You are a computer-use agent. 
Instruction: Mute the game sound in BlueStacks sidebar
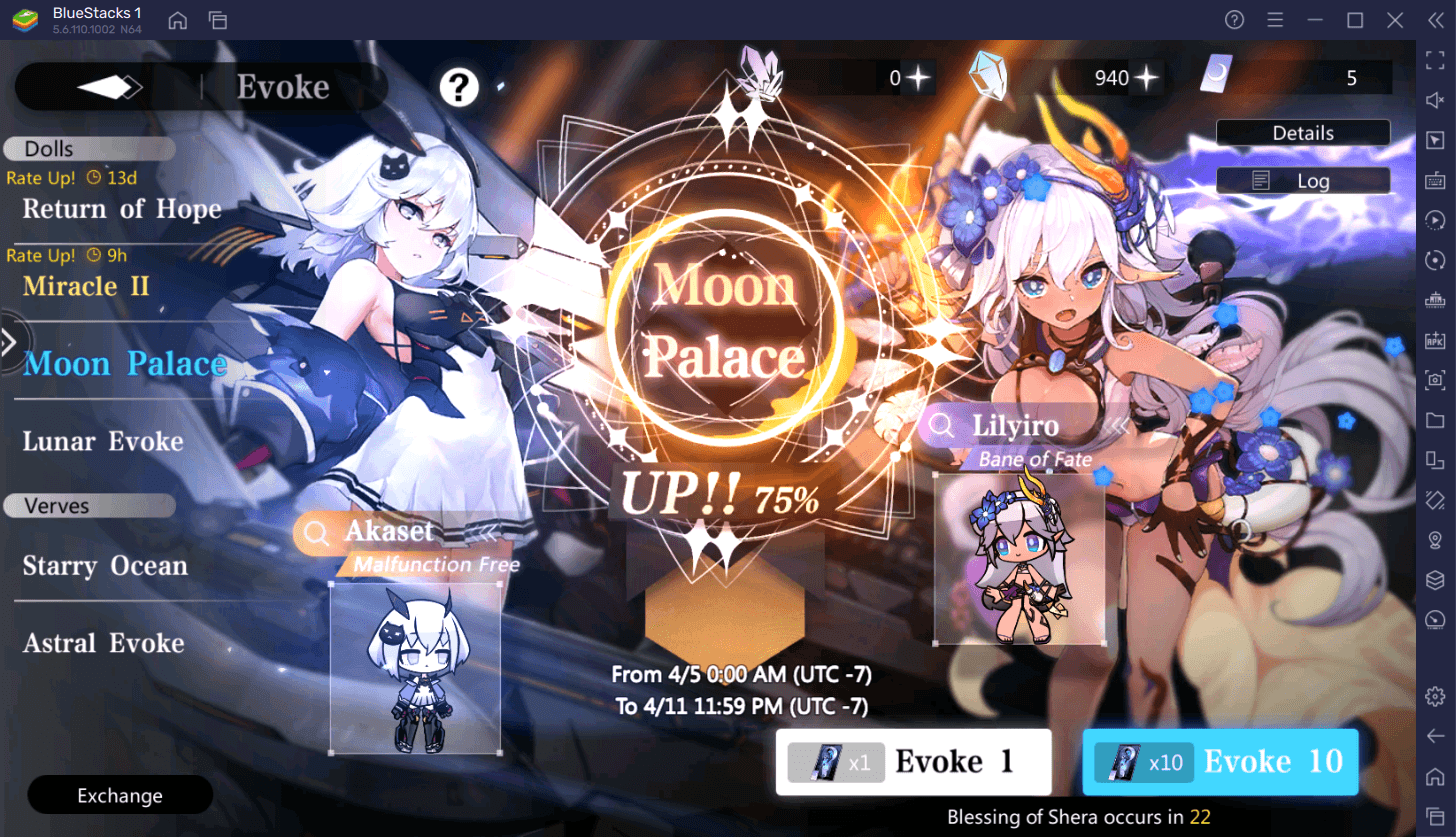[x=1437, y=100]
